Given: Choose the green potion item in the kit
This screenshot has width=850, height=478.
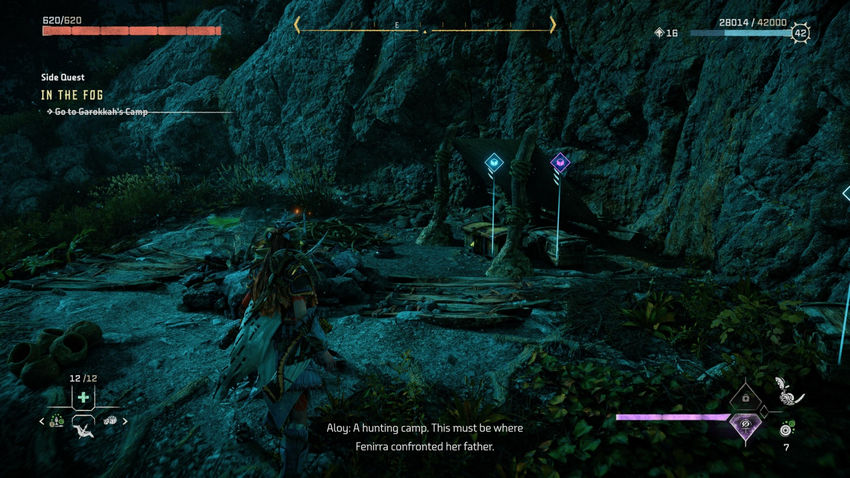Looking at the screenshot, I should (57, 421).
